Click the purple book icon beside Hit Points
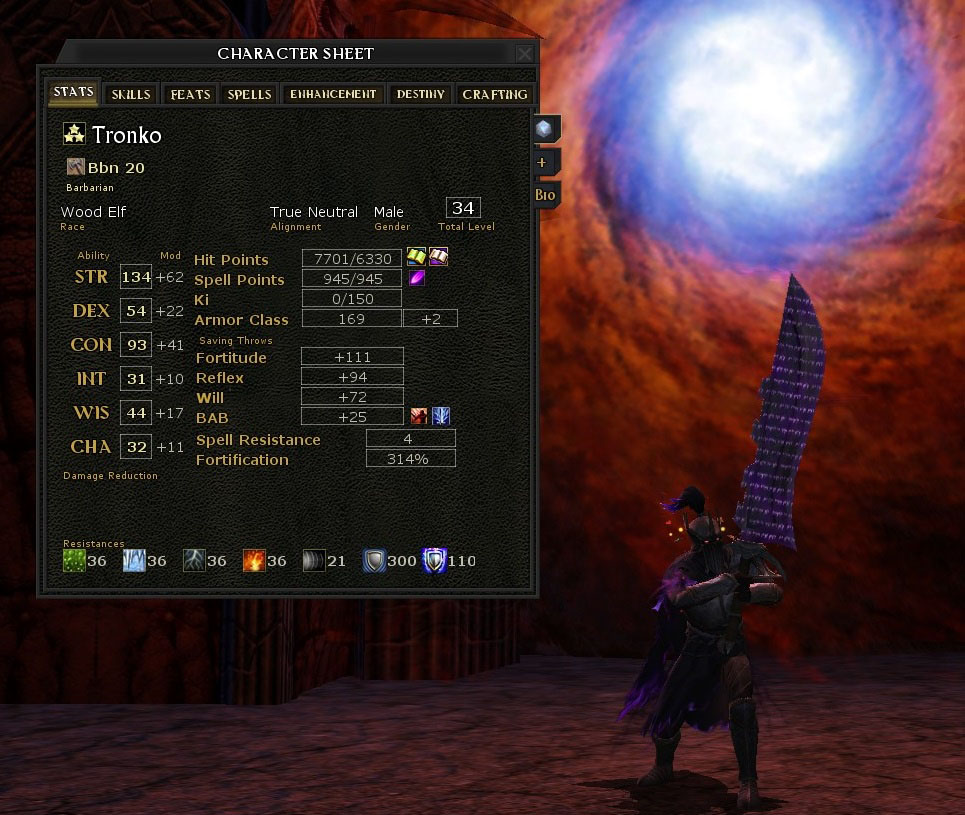 click(439, 258)
